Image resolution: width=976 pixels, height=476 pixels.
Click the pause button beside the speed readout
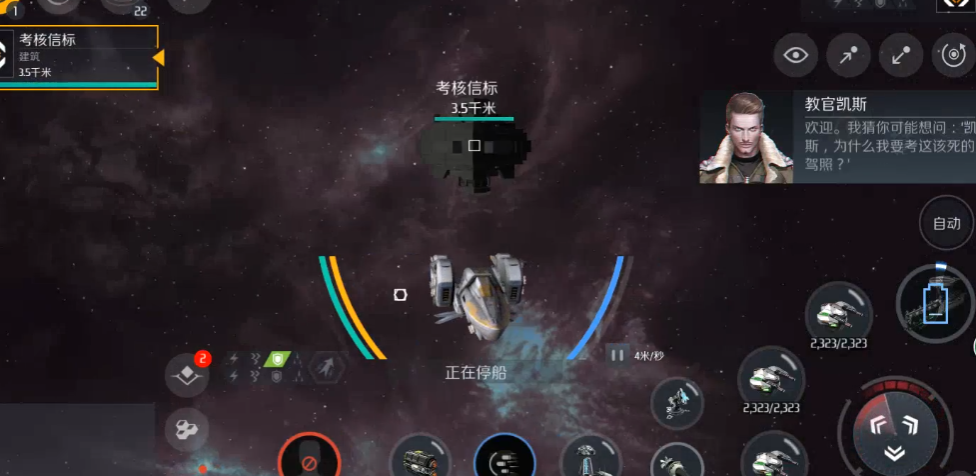coord(617,355)
